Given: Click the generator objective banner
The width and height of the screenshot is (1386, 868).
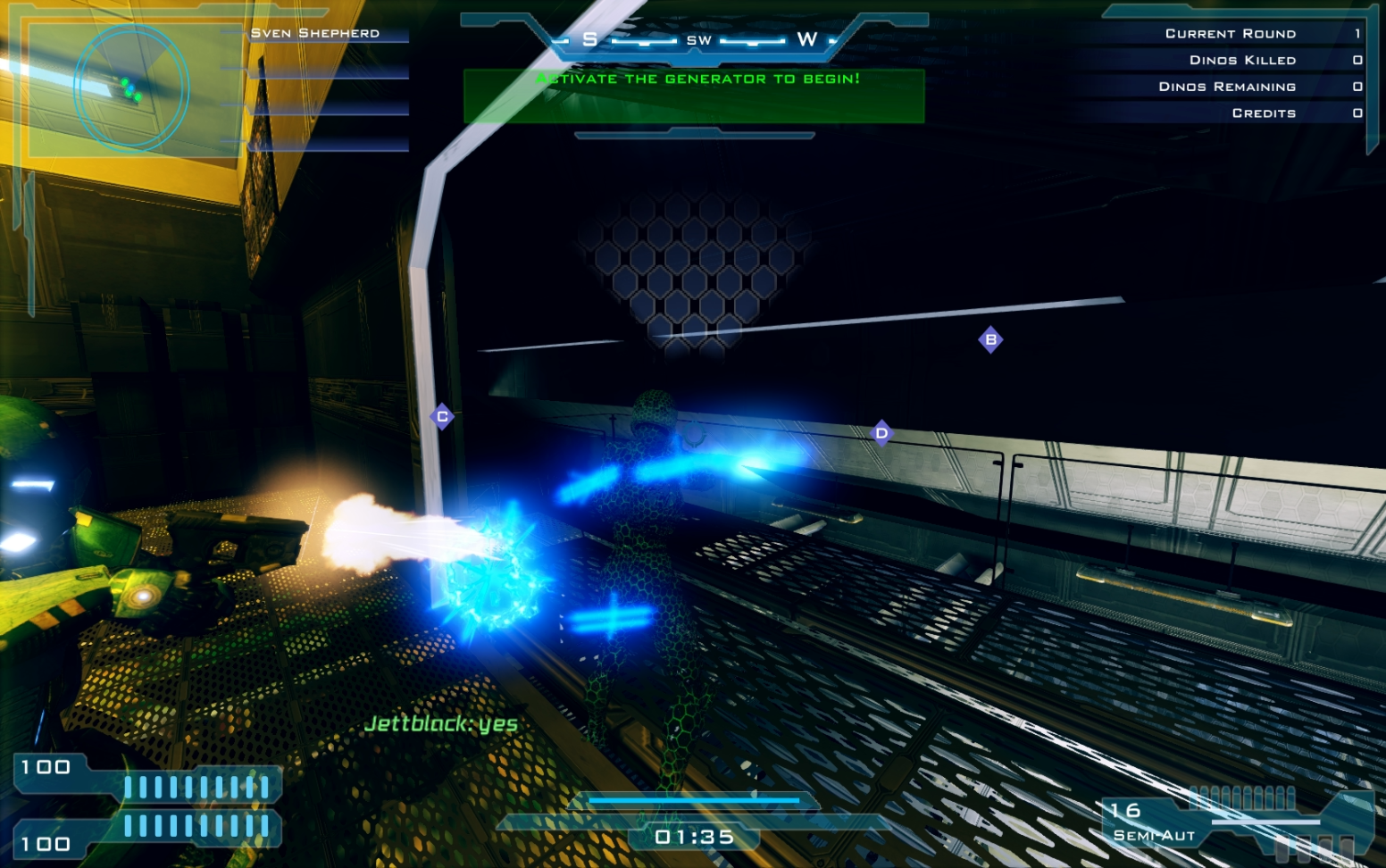Looking at the screenshot, I should click(x=694, y=95).
